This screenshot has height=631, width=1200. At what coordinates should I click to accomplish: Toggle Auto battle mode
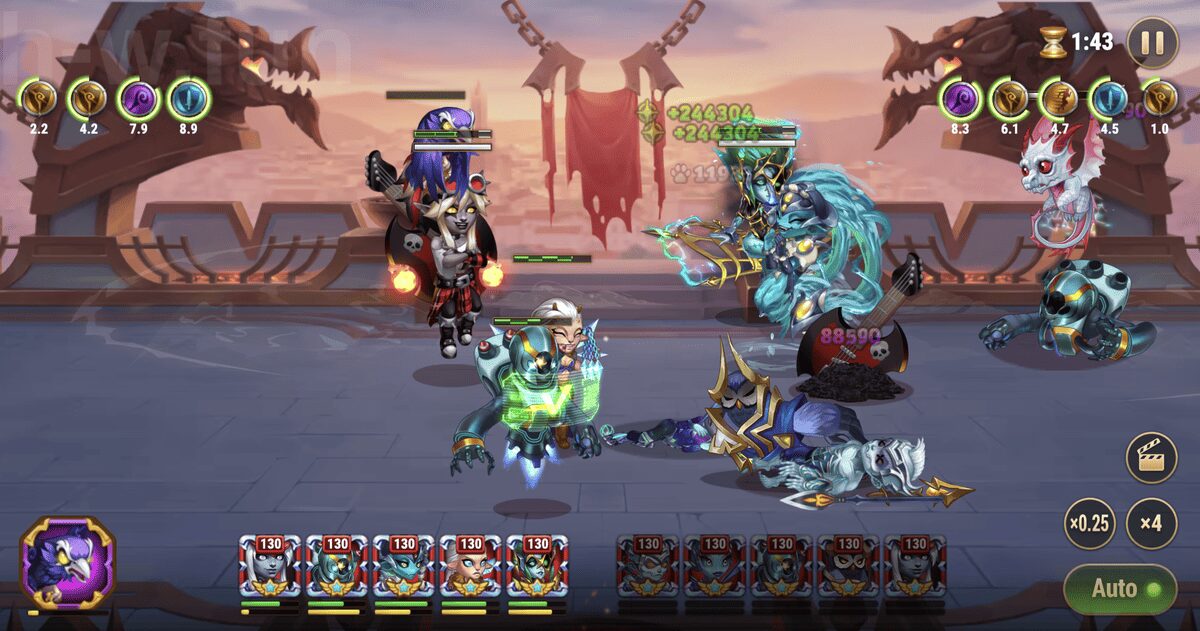1119,588
